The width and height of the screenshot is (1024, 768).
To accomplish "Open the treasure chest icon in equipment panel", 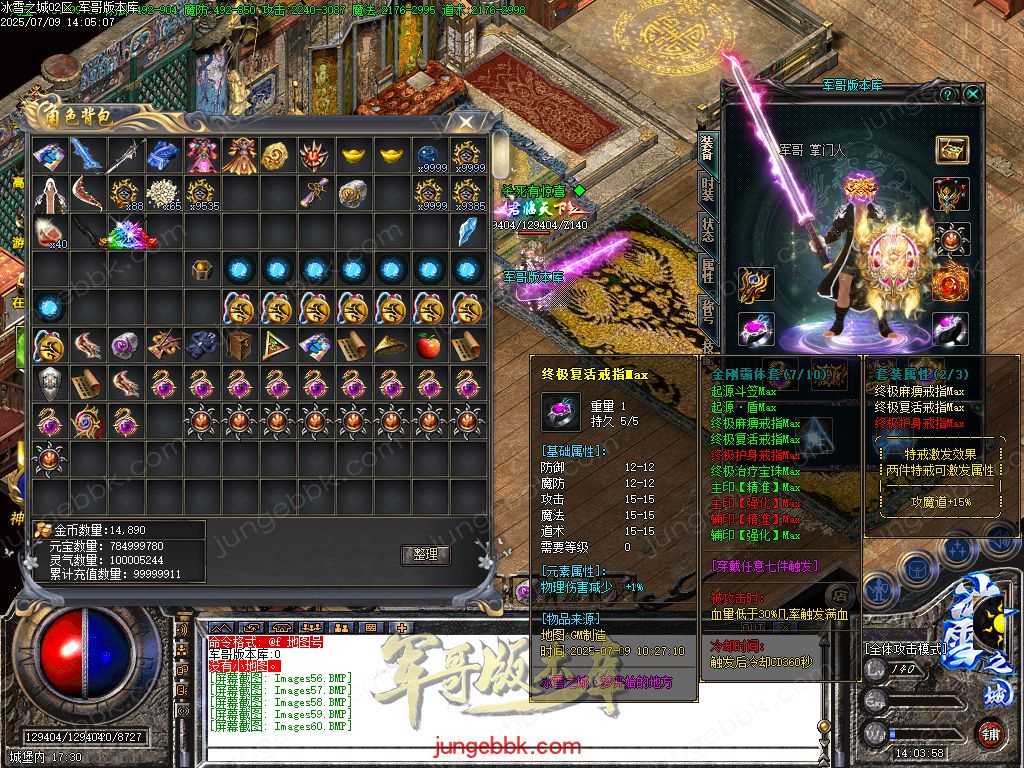I will pos(951,149).
